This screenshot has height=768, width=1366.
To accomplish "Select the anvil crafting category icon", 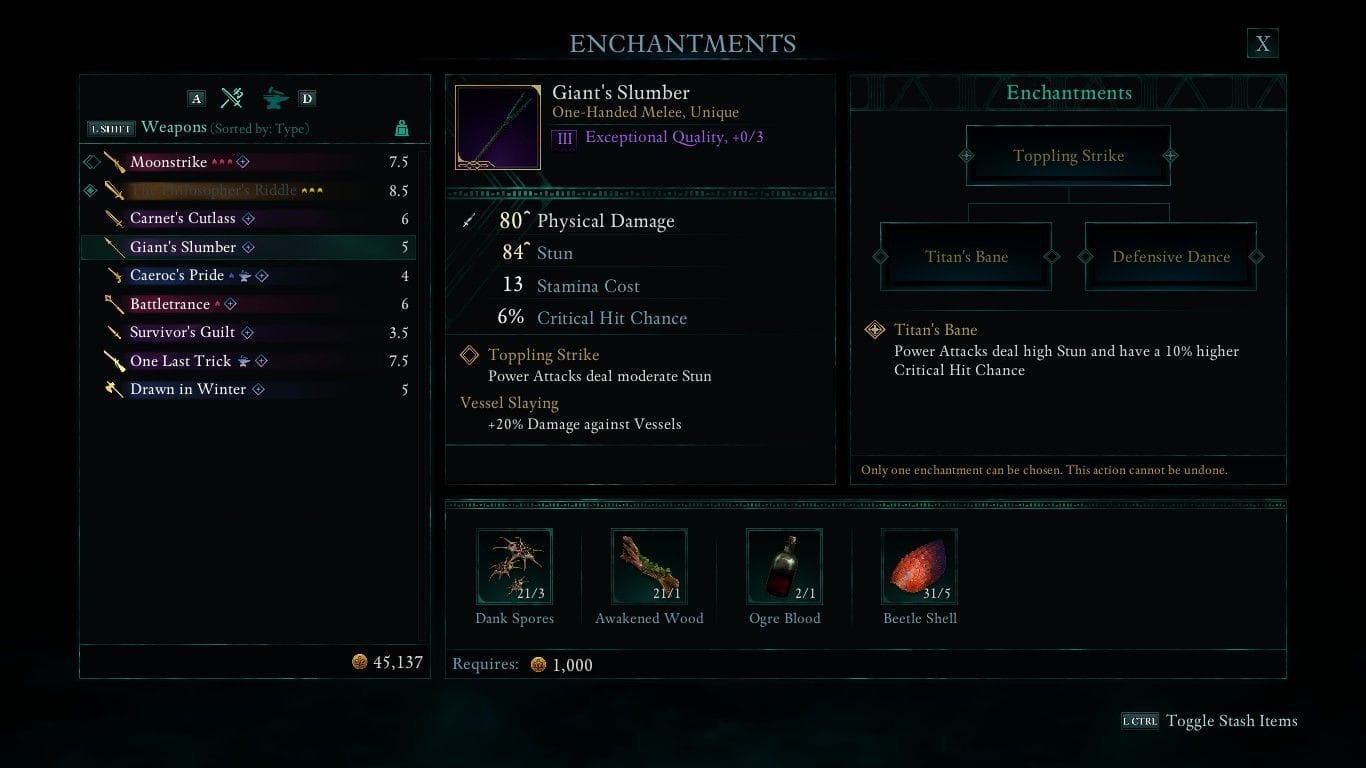I will click(272, 98).
